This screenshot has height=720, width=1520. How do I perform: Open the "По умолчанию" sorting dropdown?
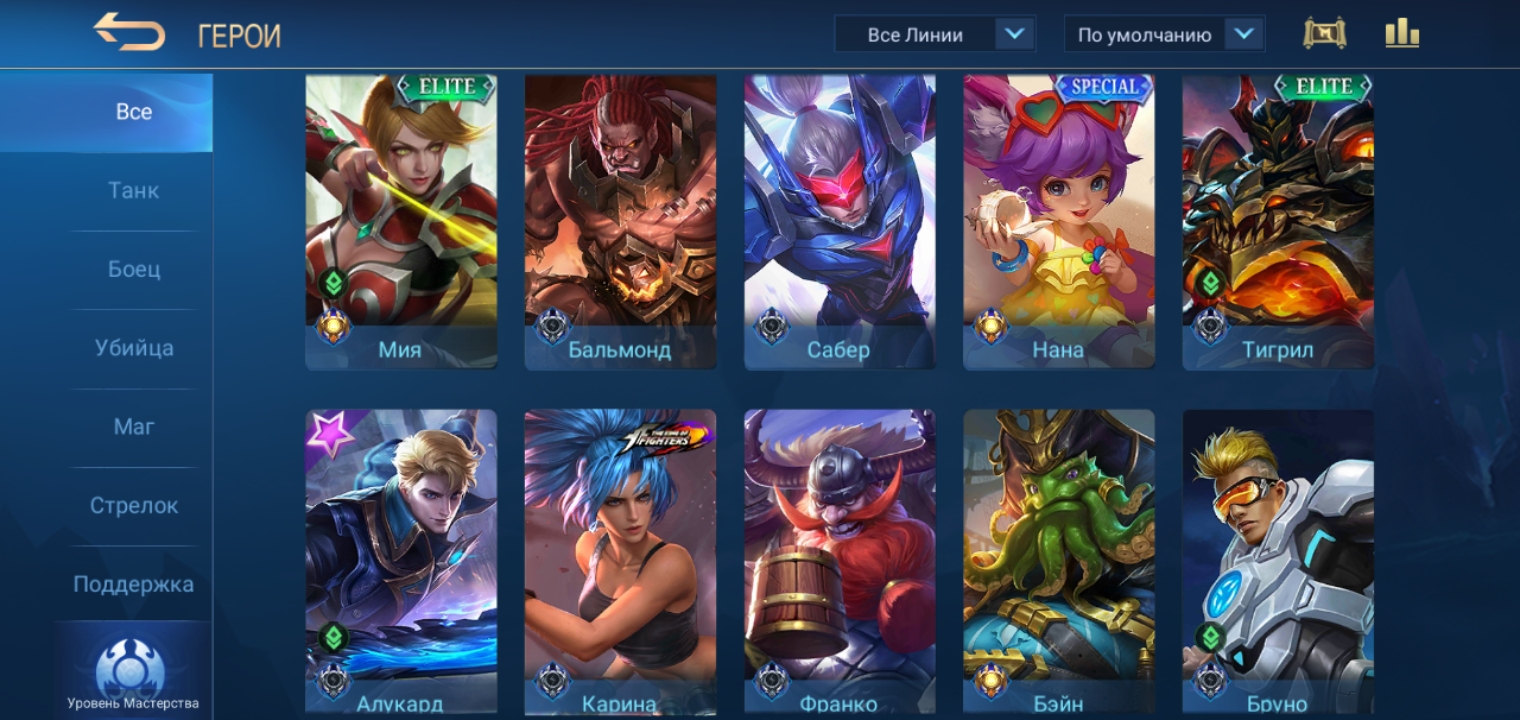1164,35
